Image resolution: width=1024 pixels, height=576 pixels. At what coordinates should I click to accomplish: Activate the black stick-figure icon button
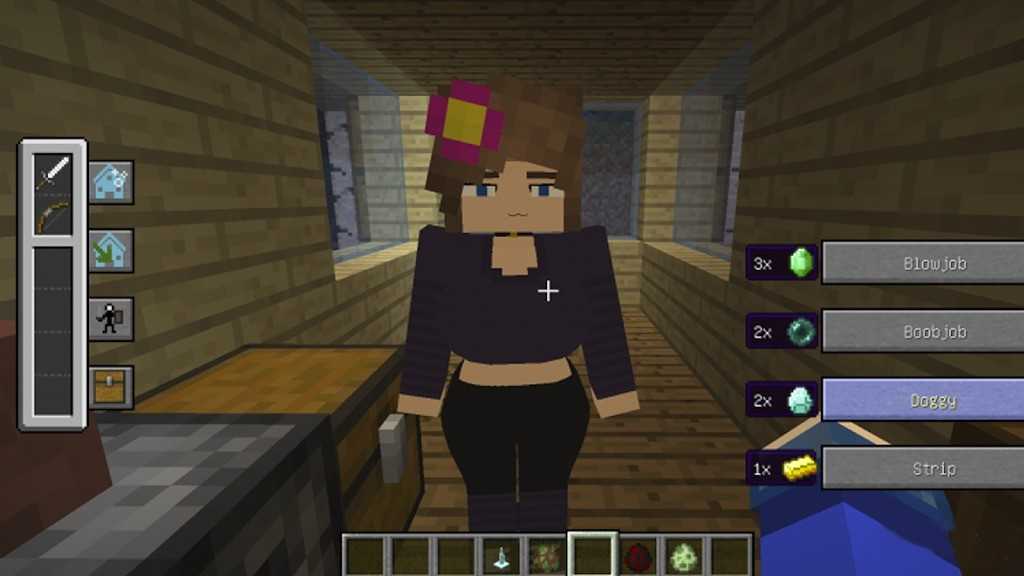tap(110, 319)
